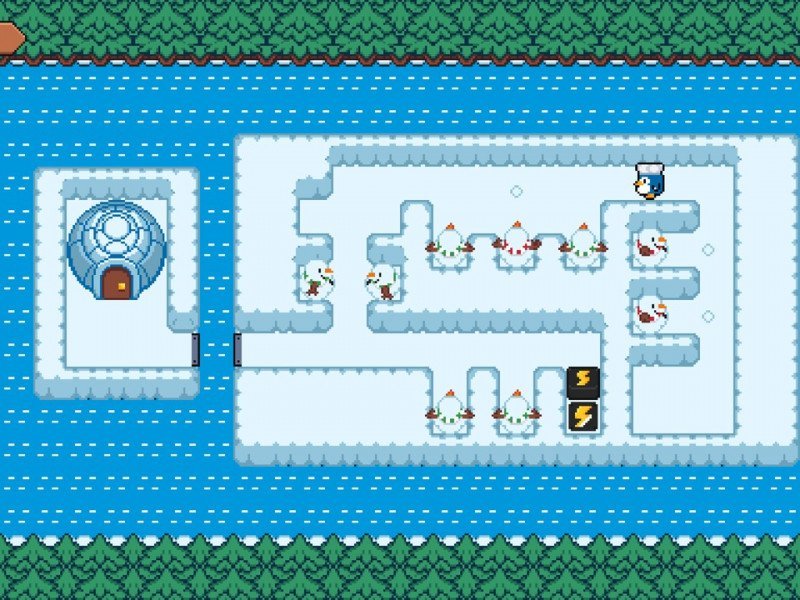This screenshot has width=800, height=600.
Task: Open the orange arrow-shaped tab
Action: 10,37
